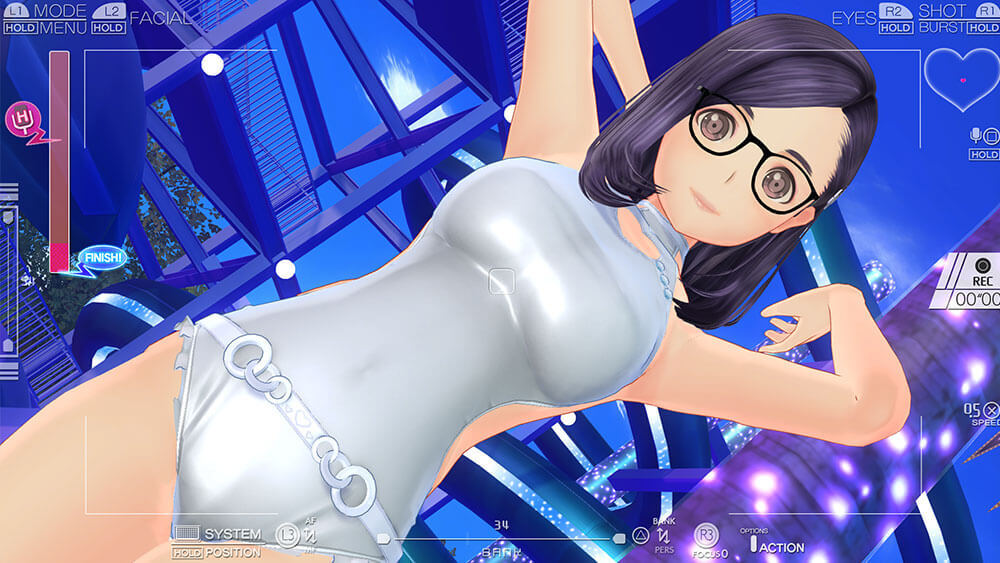Click the FINISH! speech bubble
Viewport: 1000px width, 563px height.
tap(101, 258)
